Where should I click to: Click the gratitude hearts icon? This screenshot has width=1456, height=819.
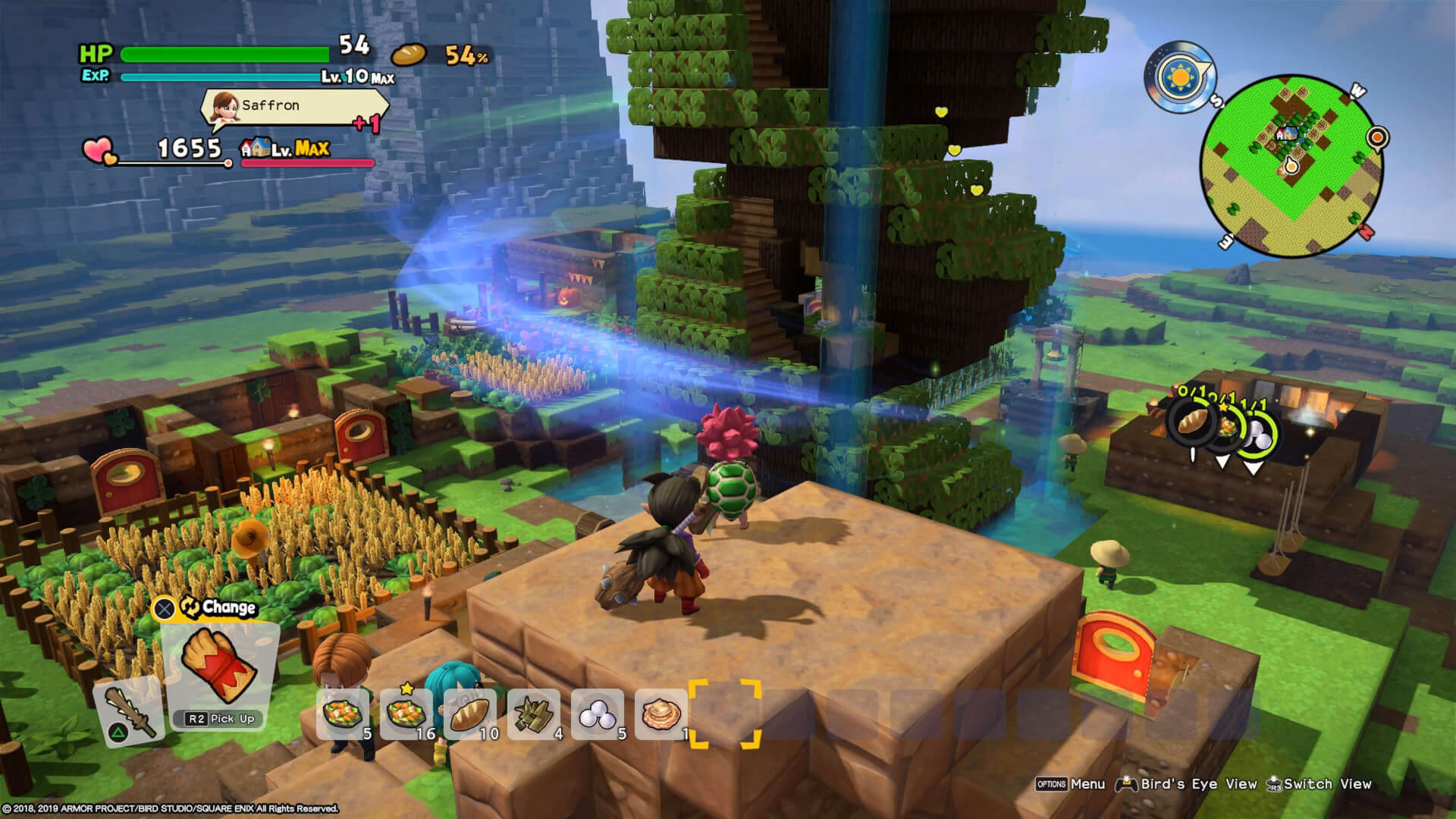(x=99, y=150)
